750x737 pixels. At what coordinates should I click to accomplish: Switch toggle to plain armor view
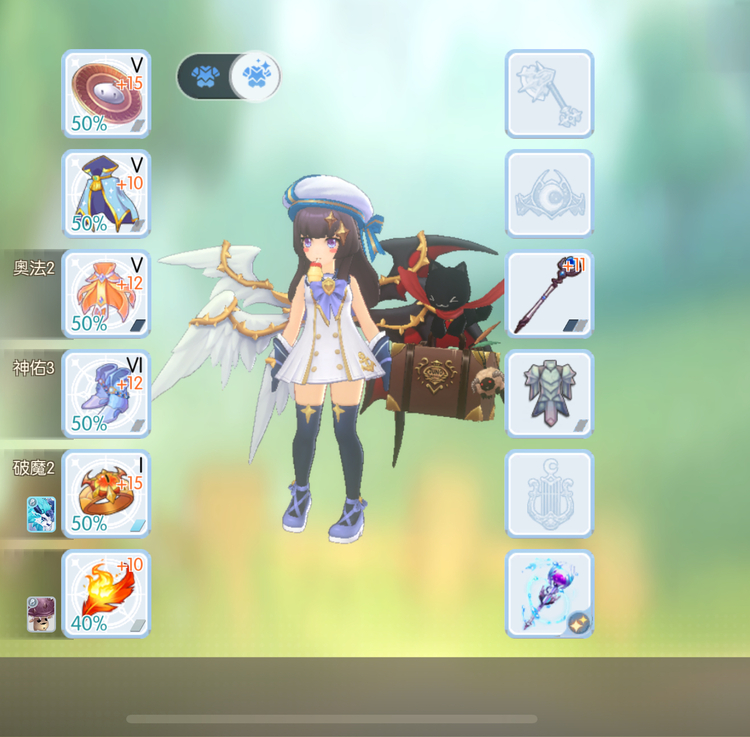pyautogui.click(x=204, y=76)
